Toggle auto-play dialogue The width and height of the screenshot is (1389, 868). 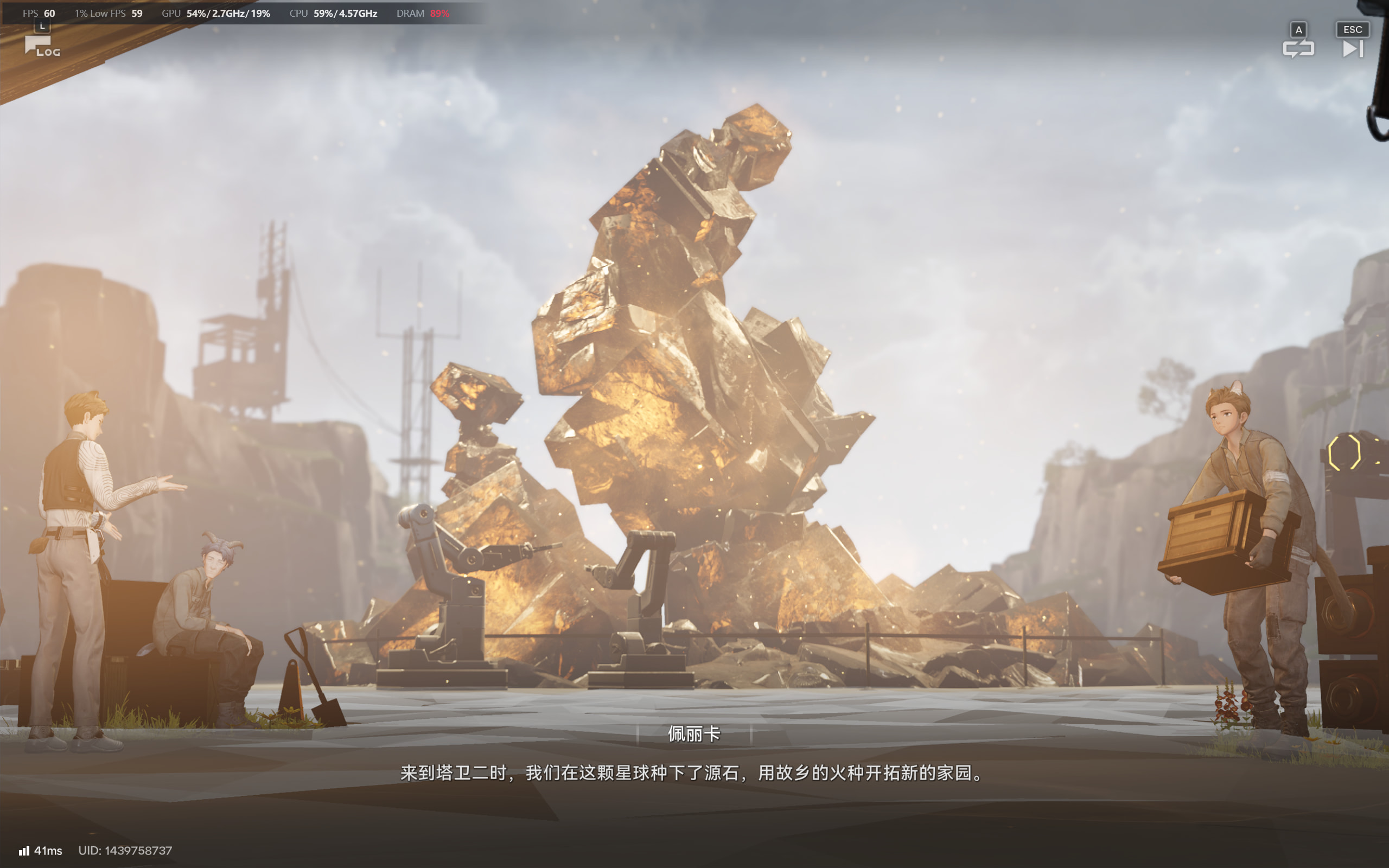[1298, 48]
